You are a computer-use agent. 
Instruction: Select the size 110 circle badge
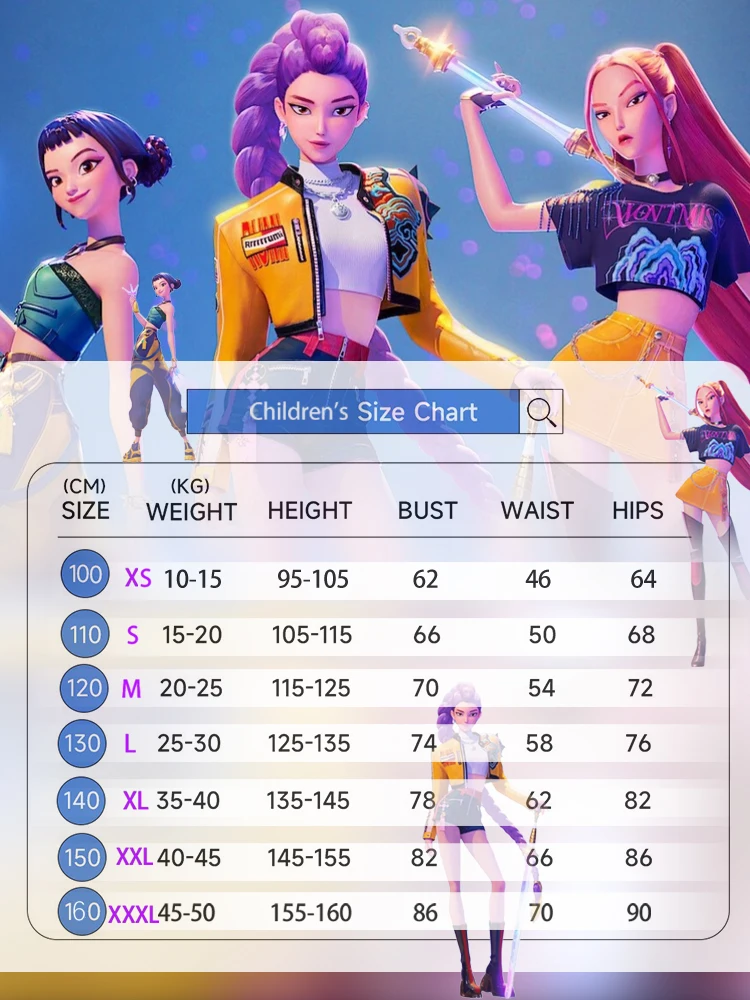click(86, 633)
